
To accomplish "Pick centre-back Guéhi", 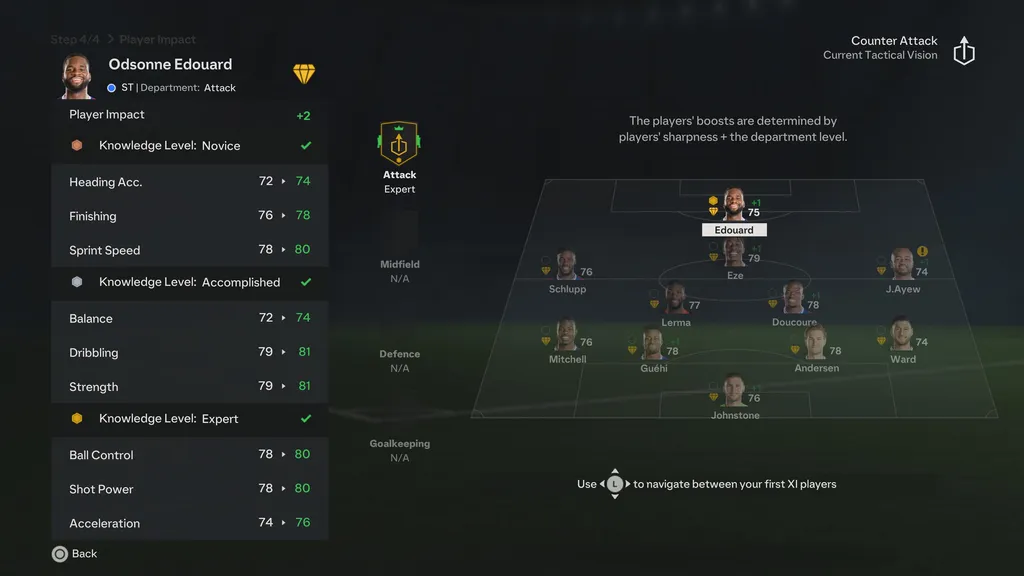I will 653,348.
